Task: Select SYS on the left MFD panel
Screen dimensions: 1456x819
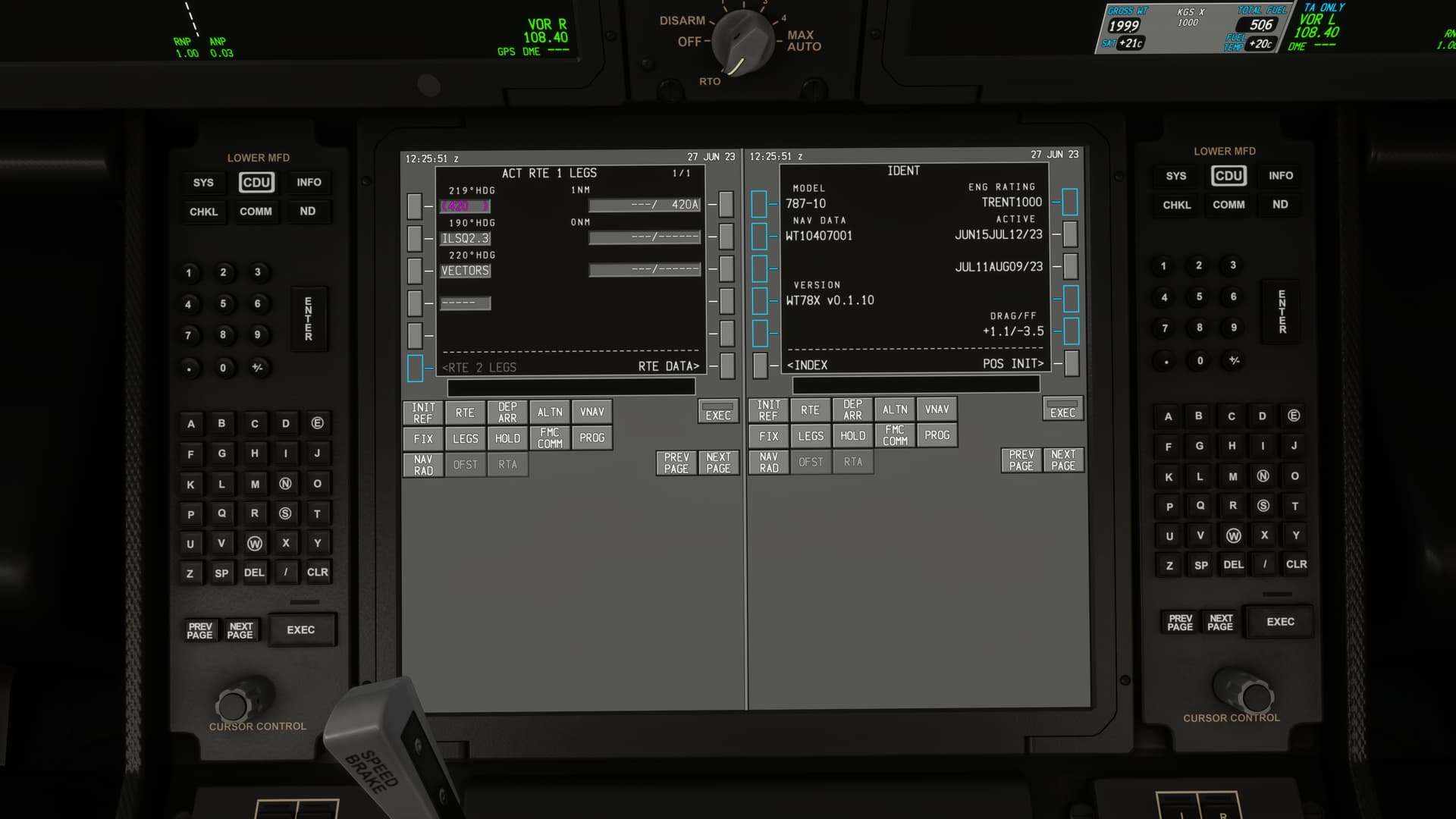Action: [202, 182]
